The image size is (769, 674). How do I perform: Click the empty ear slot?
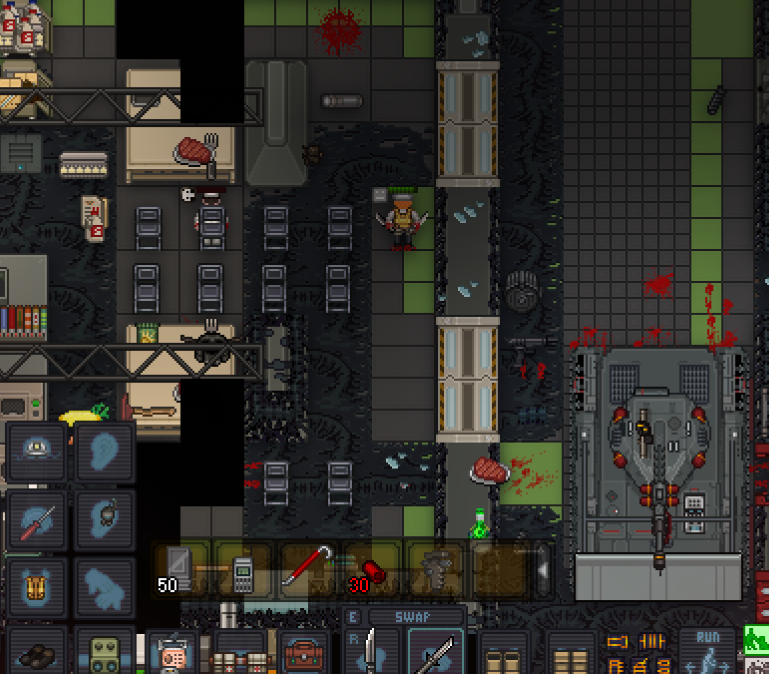[105, 451]
